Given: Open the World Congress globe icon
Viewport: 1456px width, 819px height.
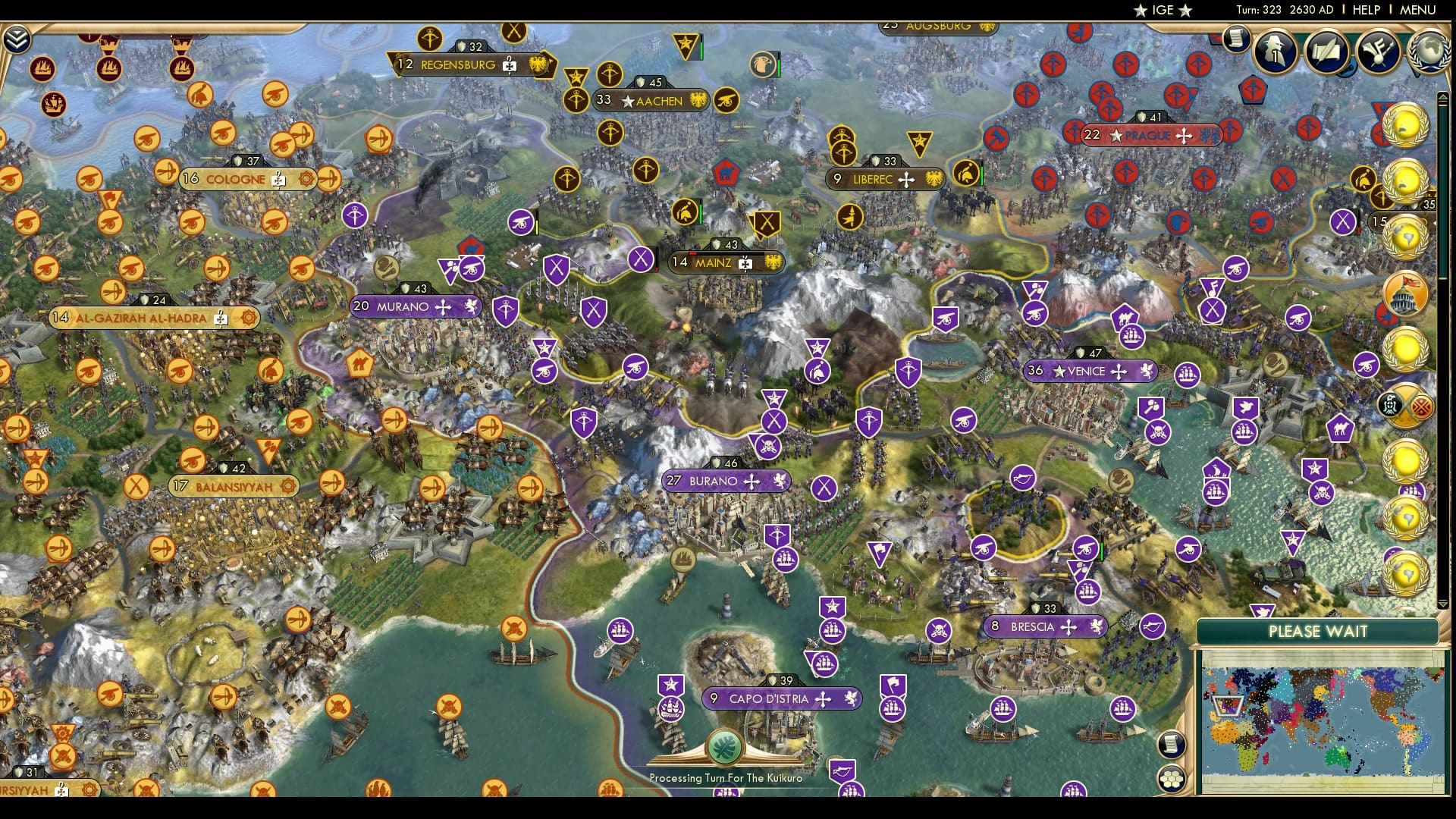Looking at the screenshot, I should (1429, 52).
